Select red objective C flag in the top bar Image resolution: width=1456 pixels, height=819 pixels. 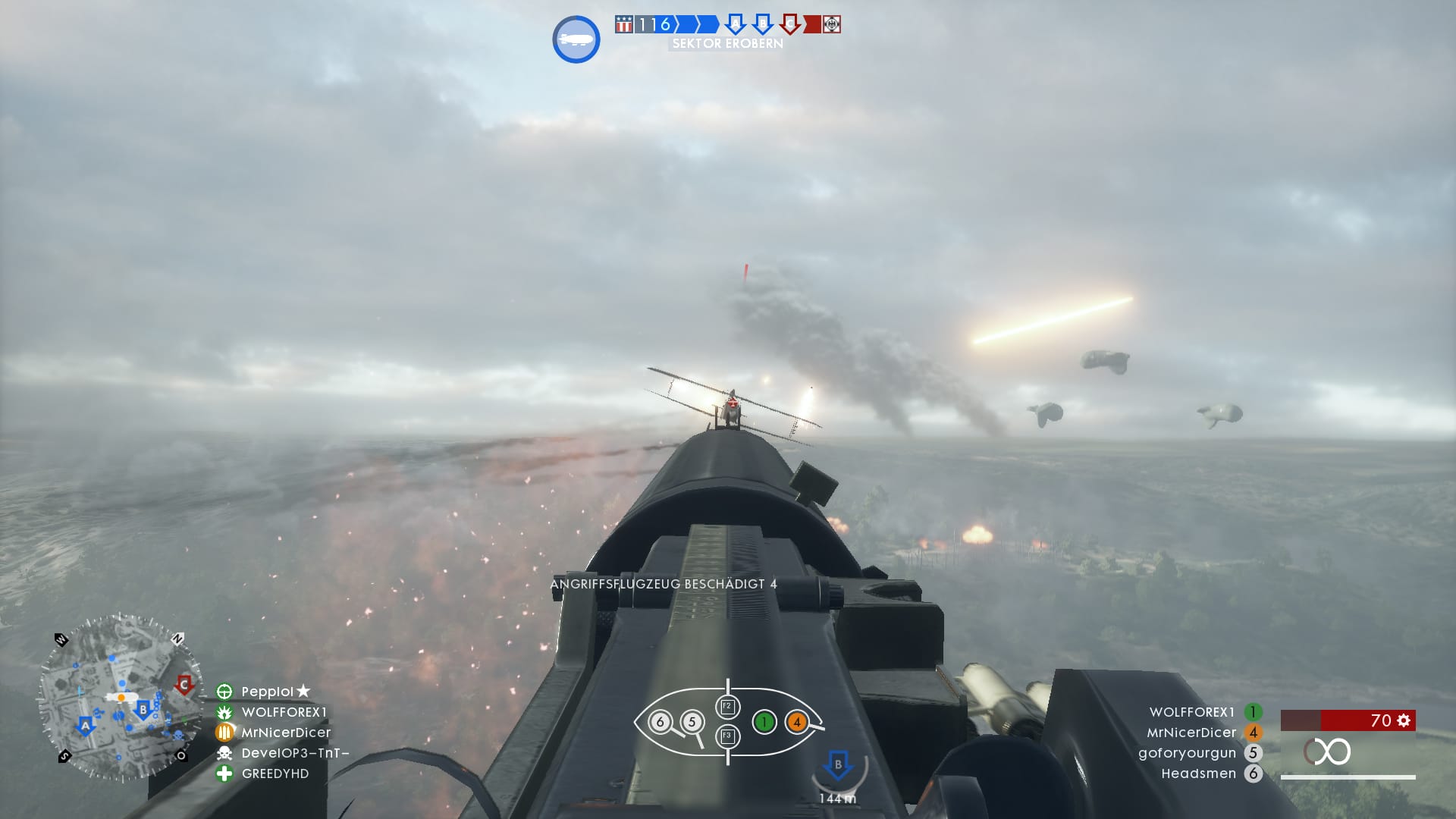tap(789, 24)
